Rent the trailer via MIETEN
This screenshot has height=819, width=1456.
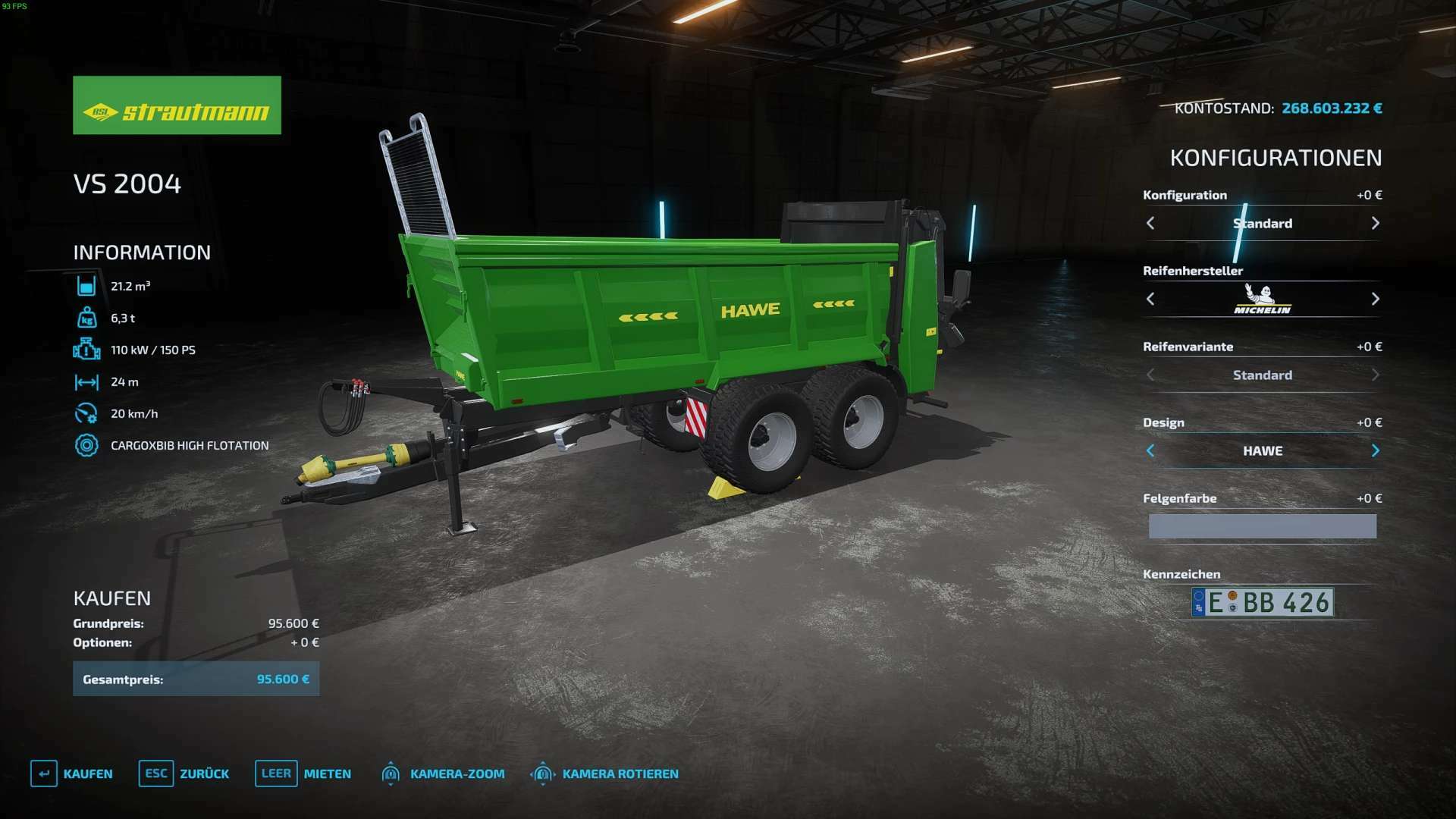(303, 773)
